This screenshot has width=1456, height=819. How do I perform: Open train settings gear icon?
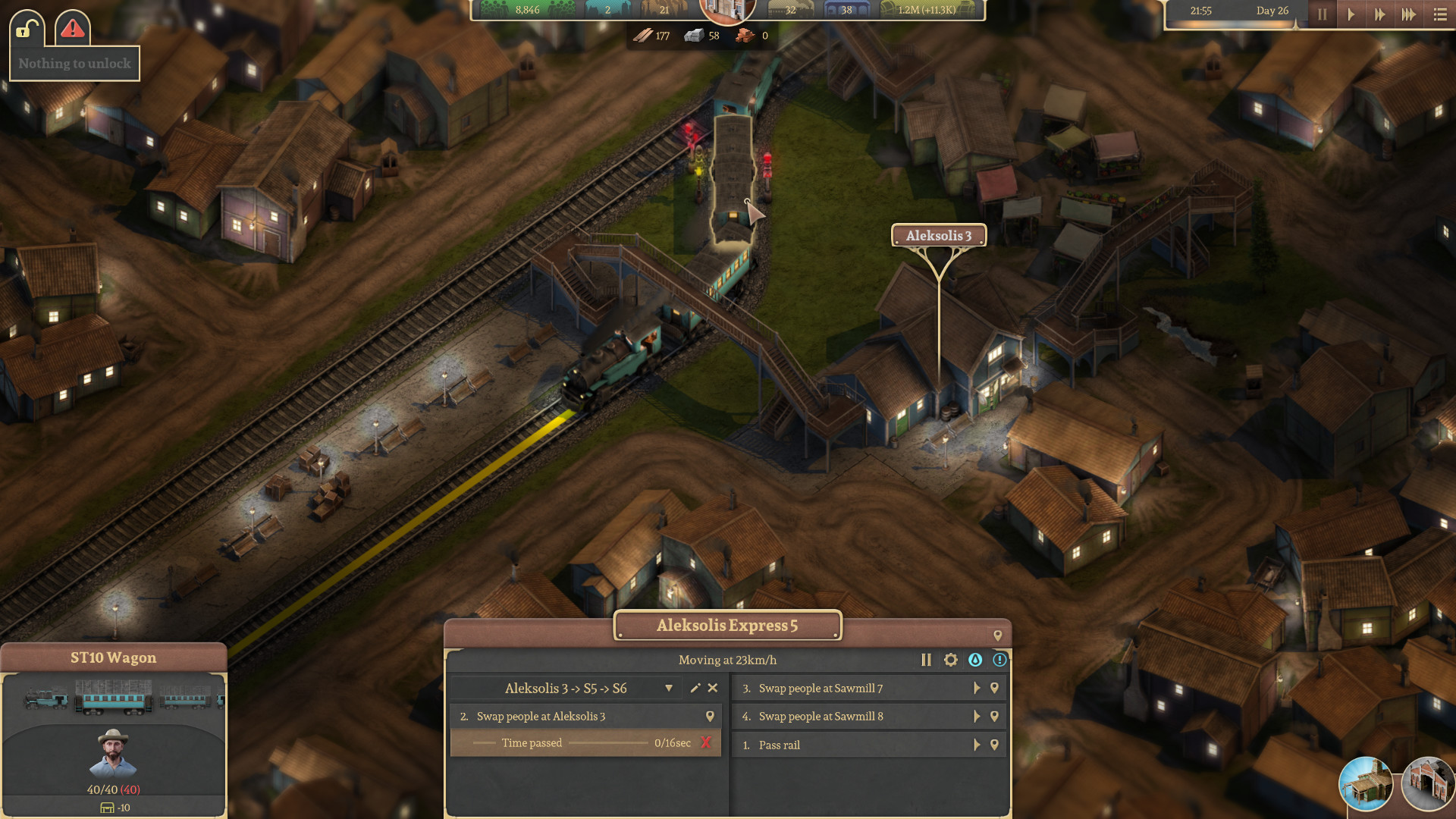point(950,661)
